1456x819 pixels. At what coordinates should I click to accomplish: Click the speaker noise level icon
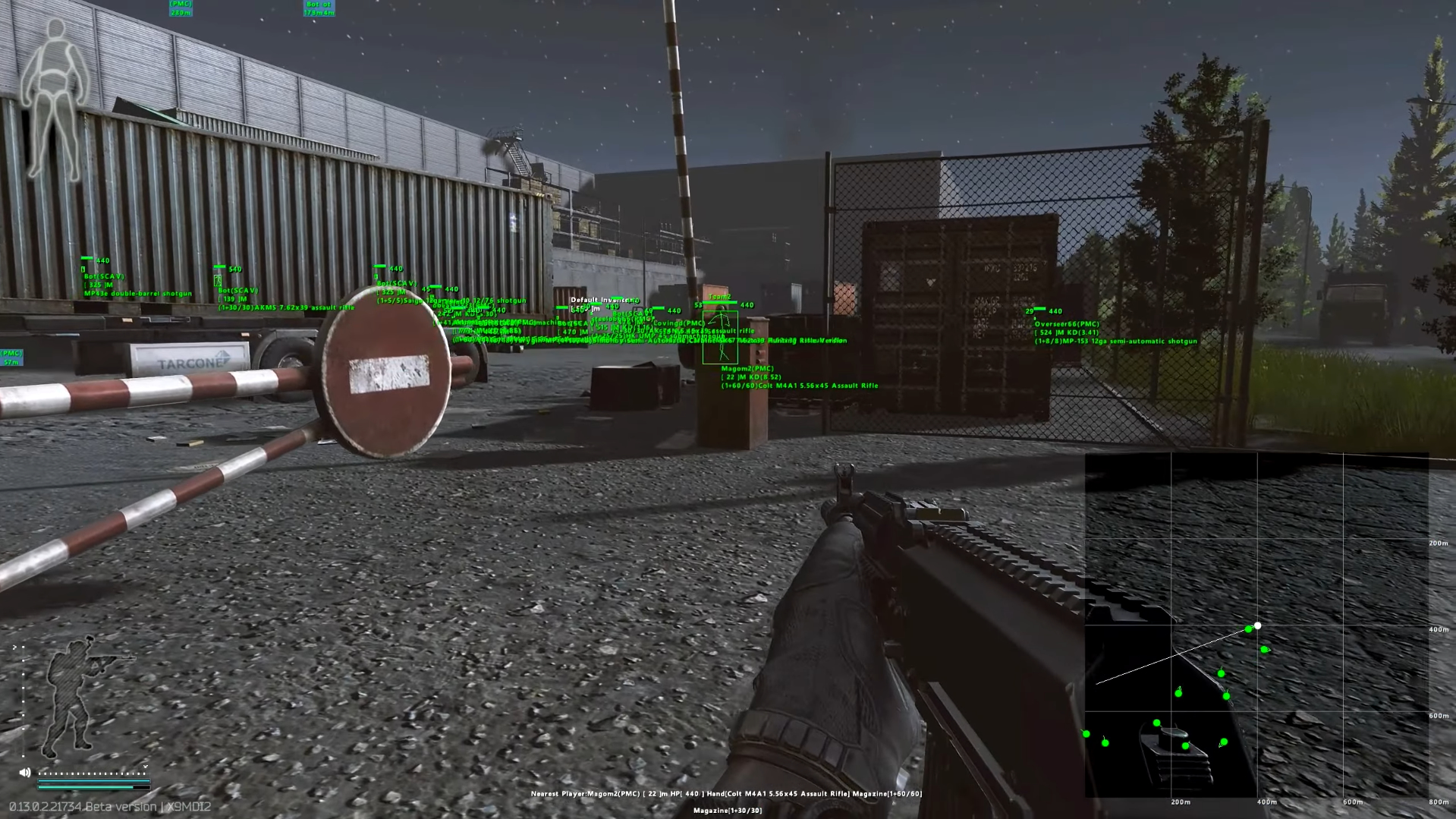pyautogui.click(x=25, y=772)
